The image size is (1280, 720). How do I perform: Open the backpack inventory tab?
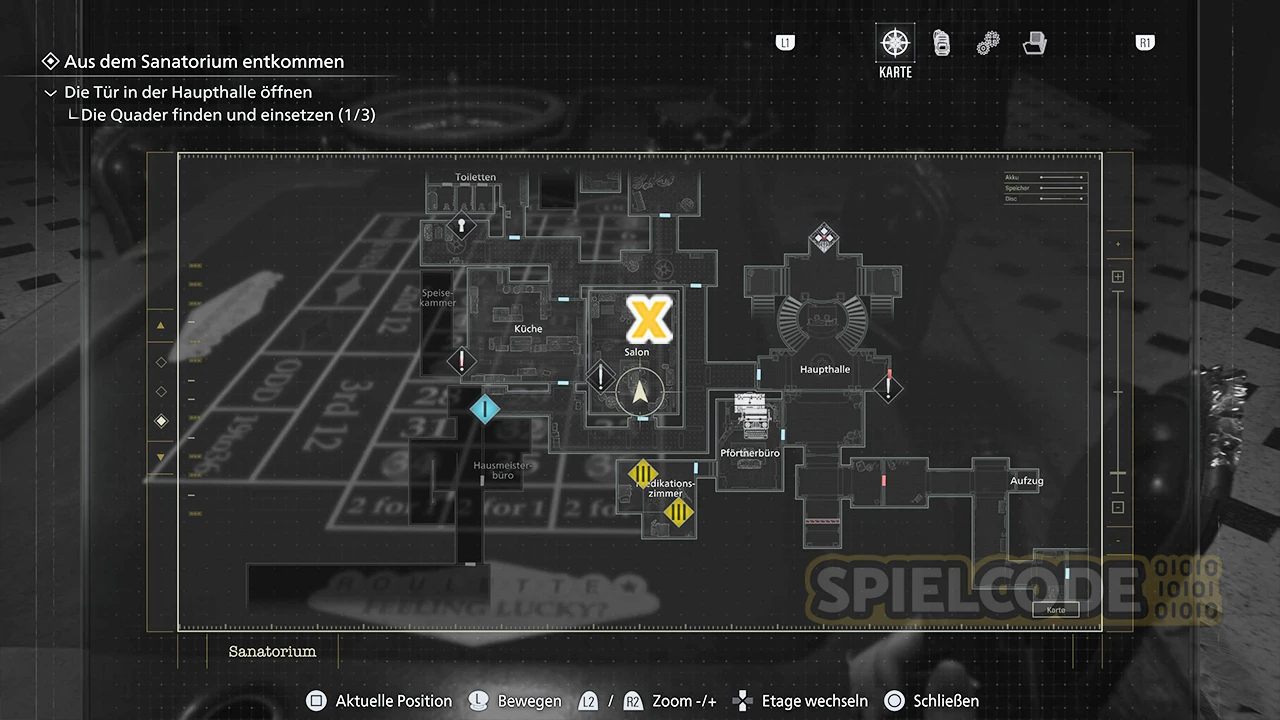click(941, 43)
